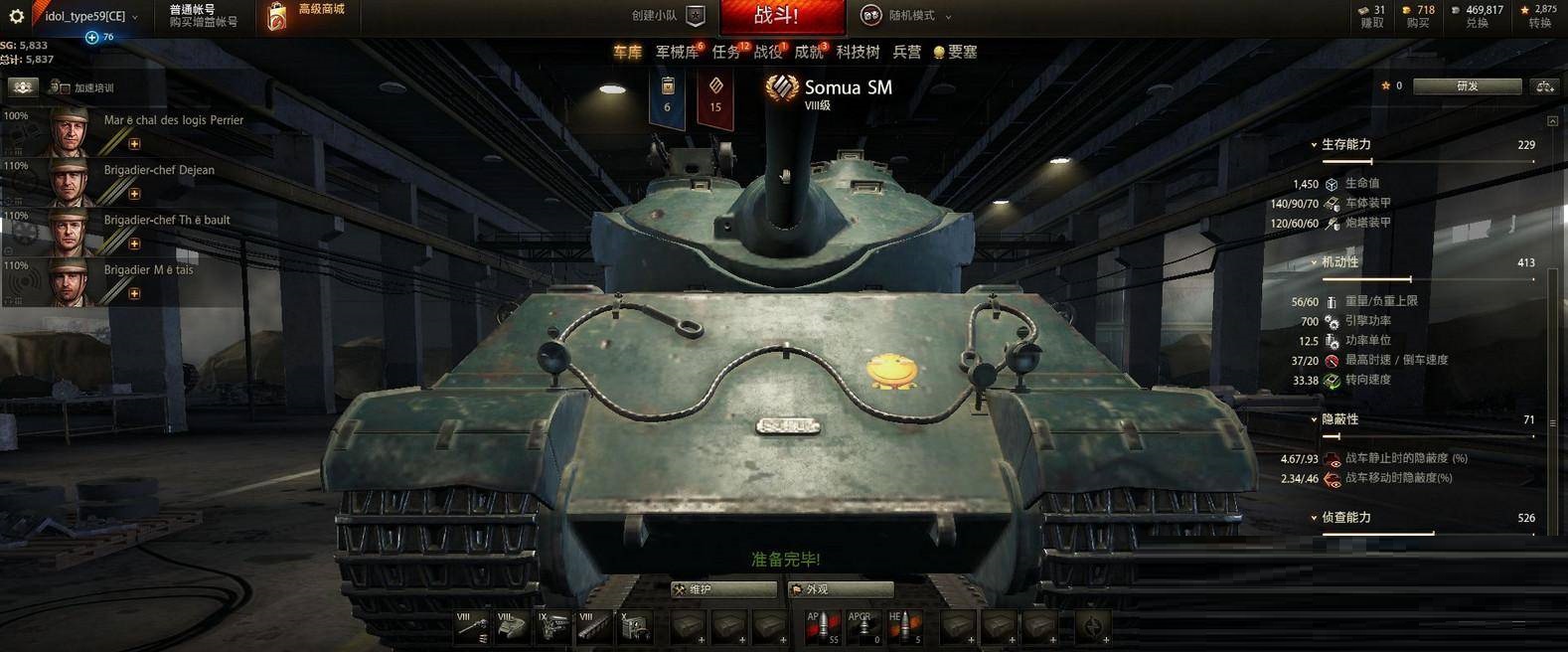Click the 研发 research button
The height and width of the screenshot is (652, 1568).
[x=1467, y=86]
